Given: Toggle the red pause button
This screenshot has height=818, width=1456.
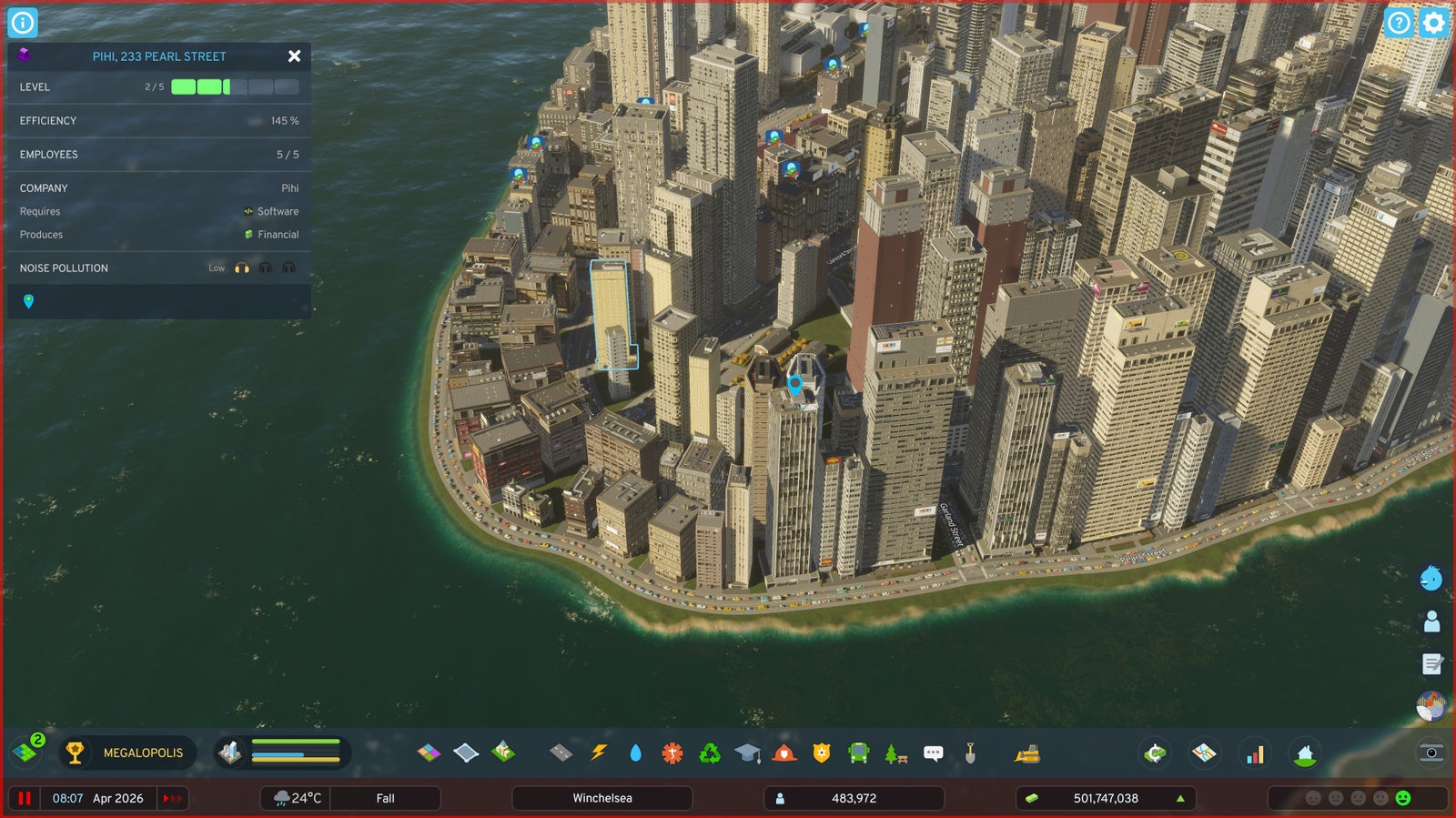Looking at the screenshot, I should click(25, 798).
